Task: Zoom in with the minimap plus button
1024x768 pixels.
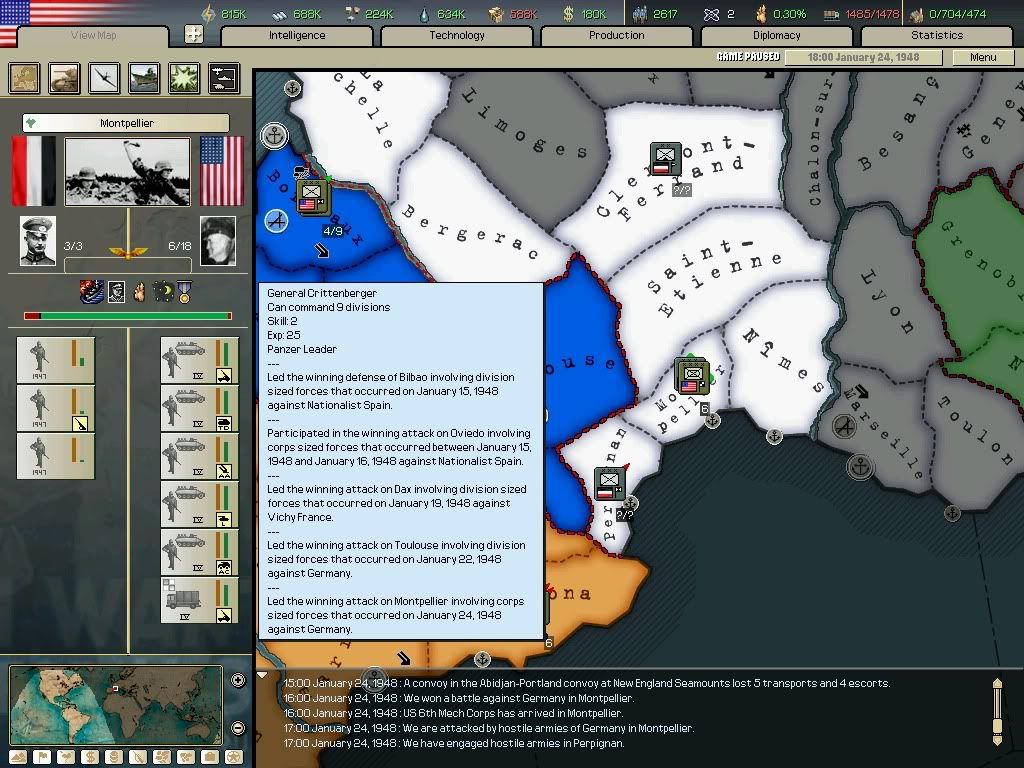Action: point(238,681)
